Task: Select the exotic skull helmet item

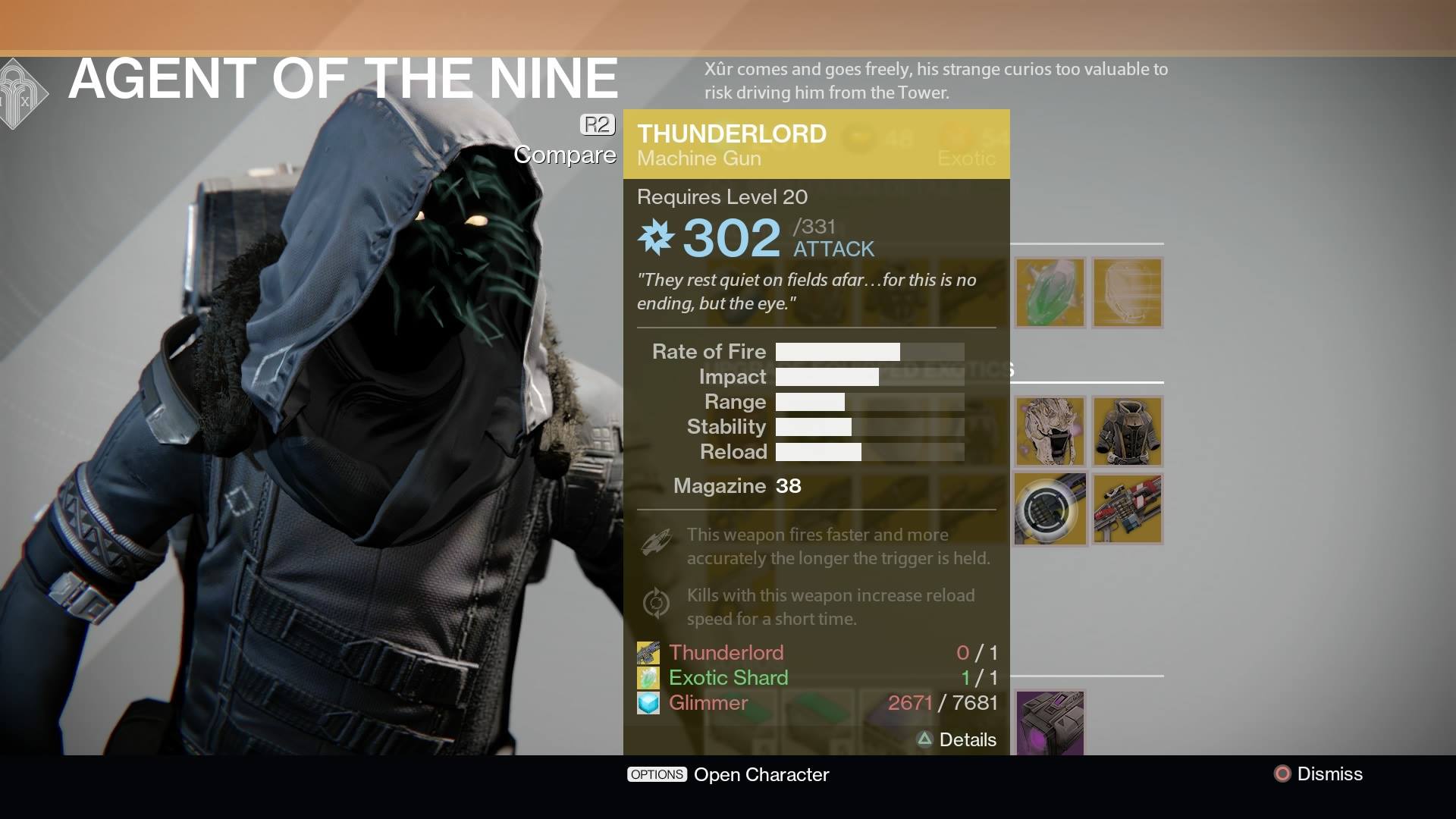Action: coord(1051,431)
